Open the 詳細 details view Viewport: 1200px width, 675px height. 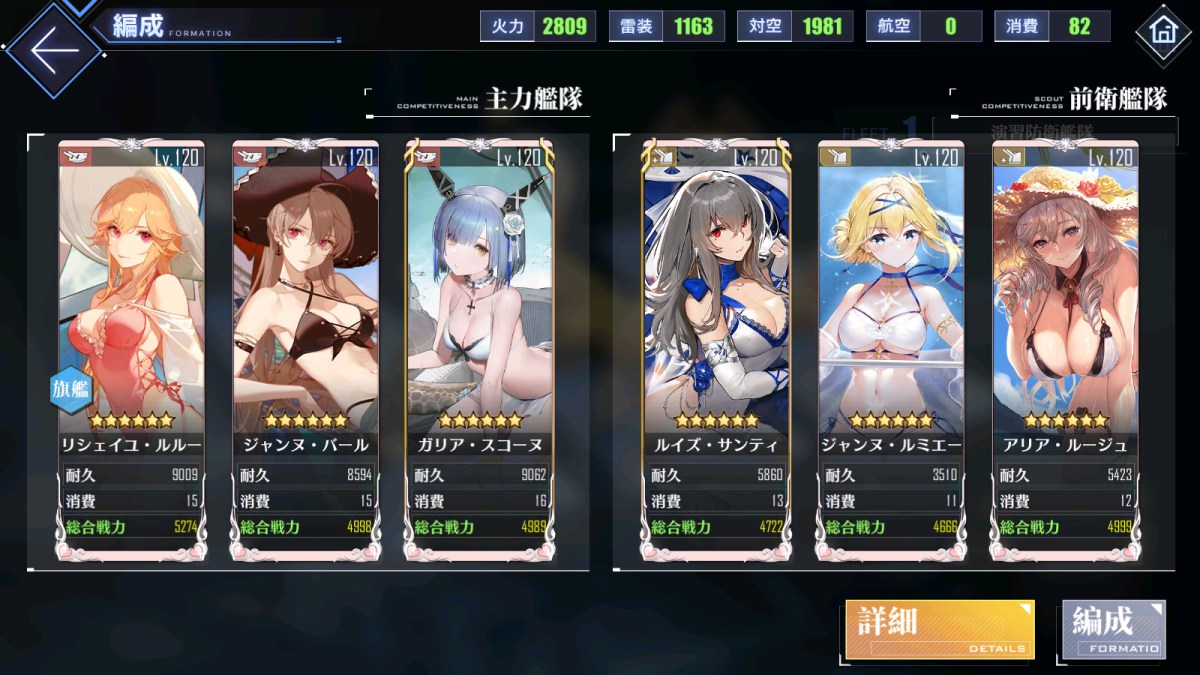[939, 630]
